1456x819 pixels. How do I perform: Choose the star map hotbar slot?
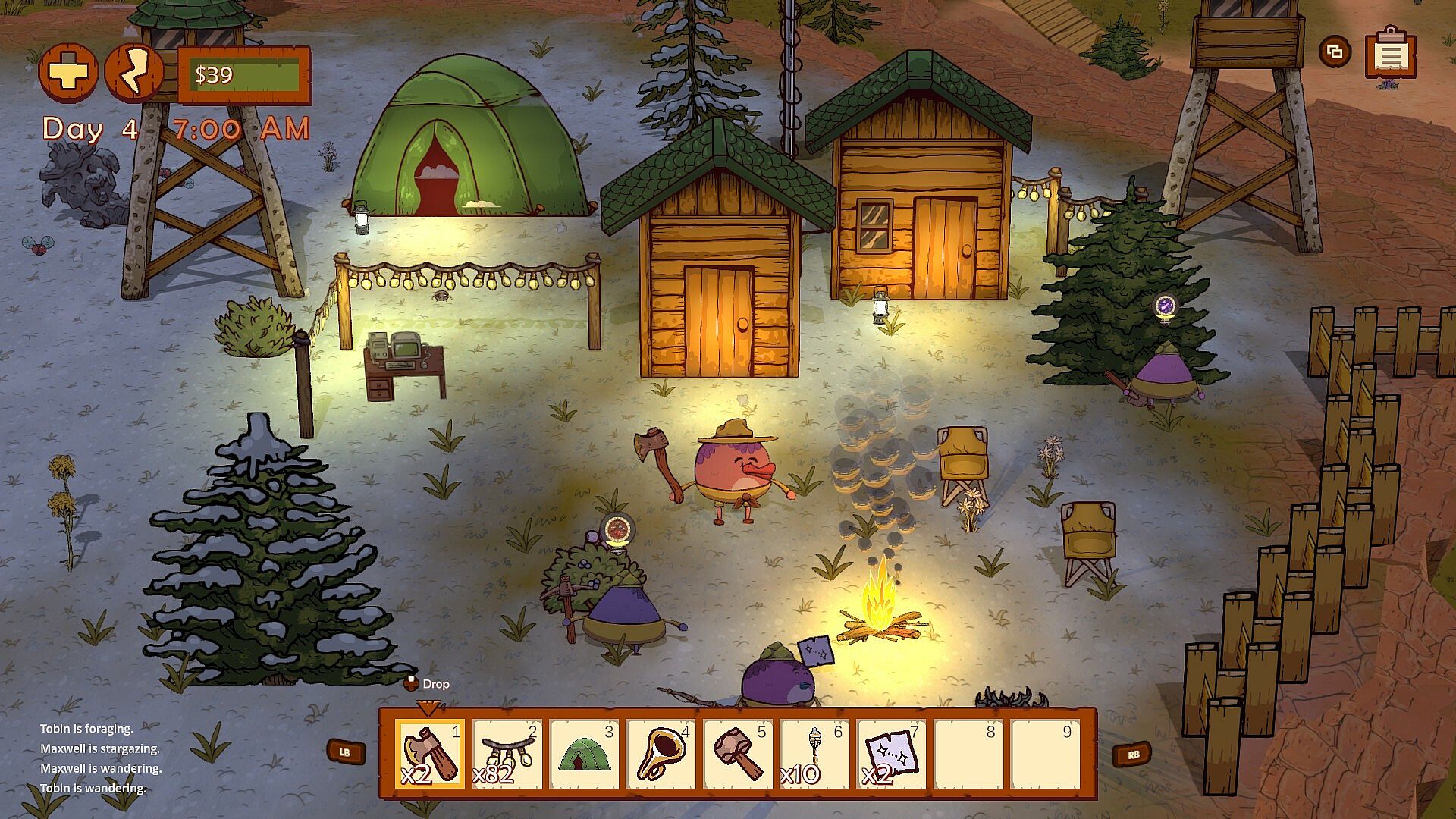(x=892, y=754)
